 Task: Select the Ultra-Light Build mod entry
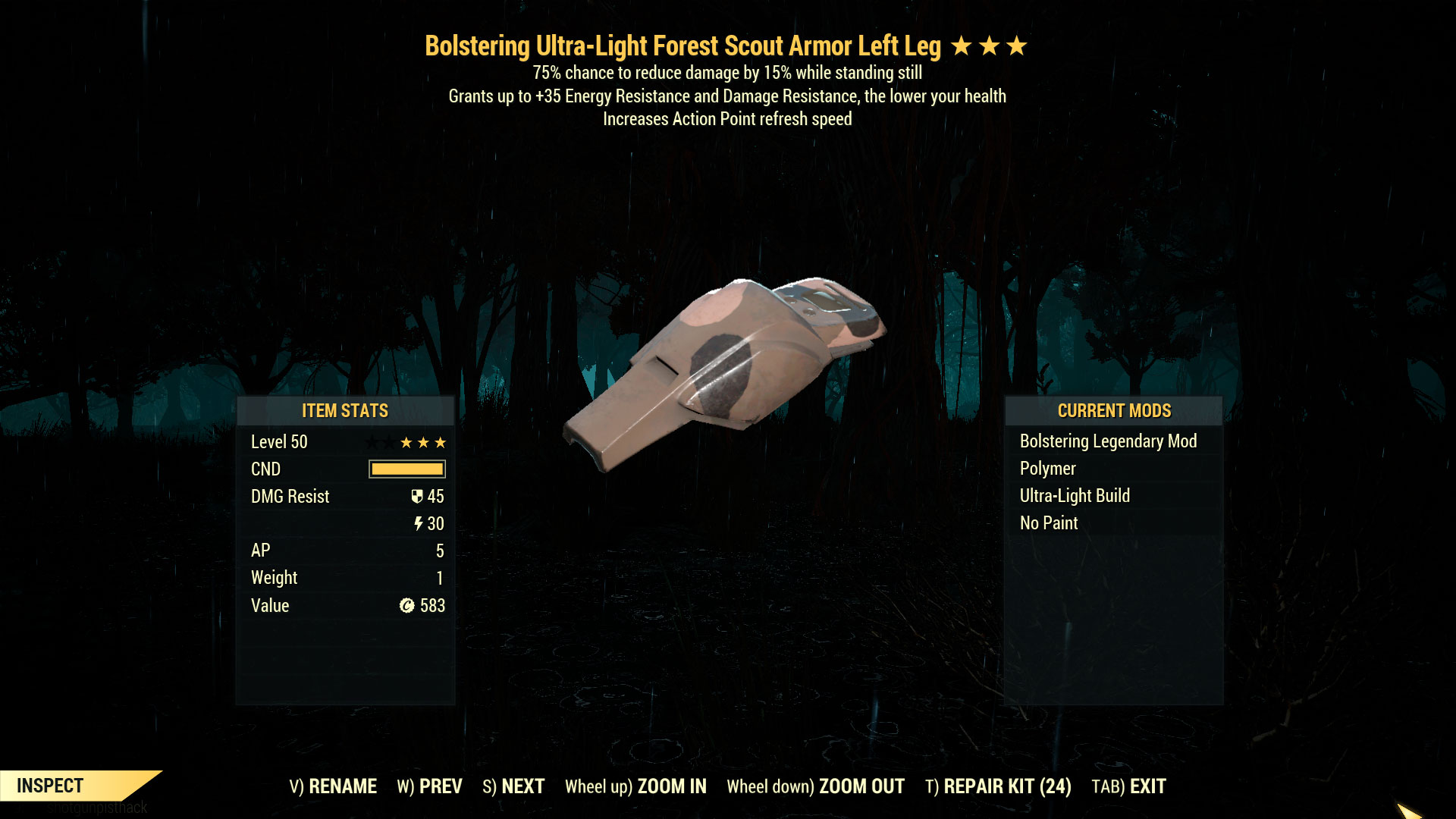pos(1075,495)
